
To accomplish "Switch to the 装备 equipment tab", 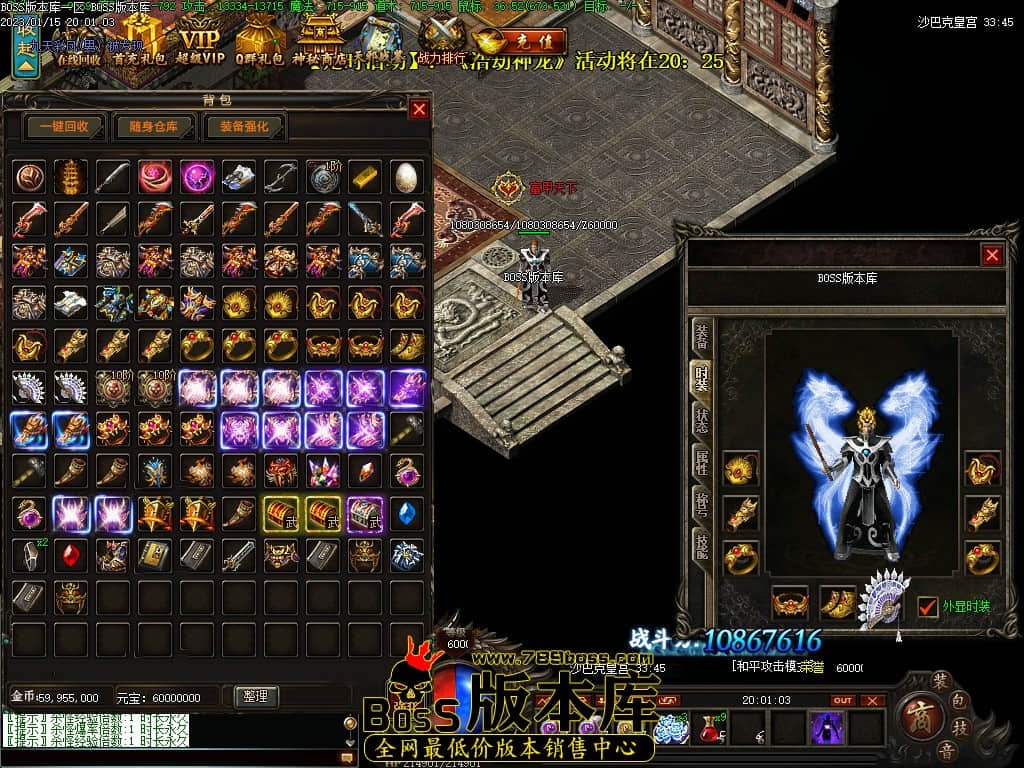I will tap(703, 335).
